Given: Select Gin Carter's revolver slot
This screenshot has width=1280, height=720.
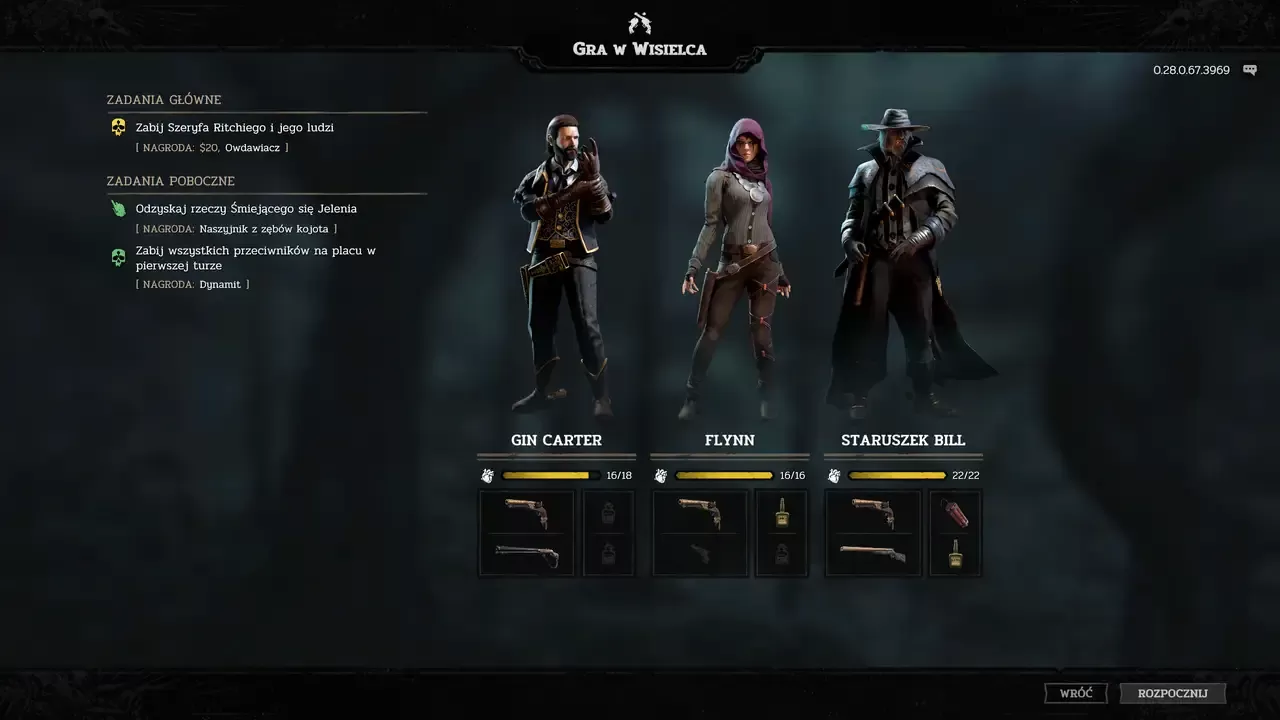Looking at the screenshot, I should point(527,511).
